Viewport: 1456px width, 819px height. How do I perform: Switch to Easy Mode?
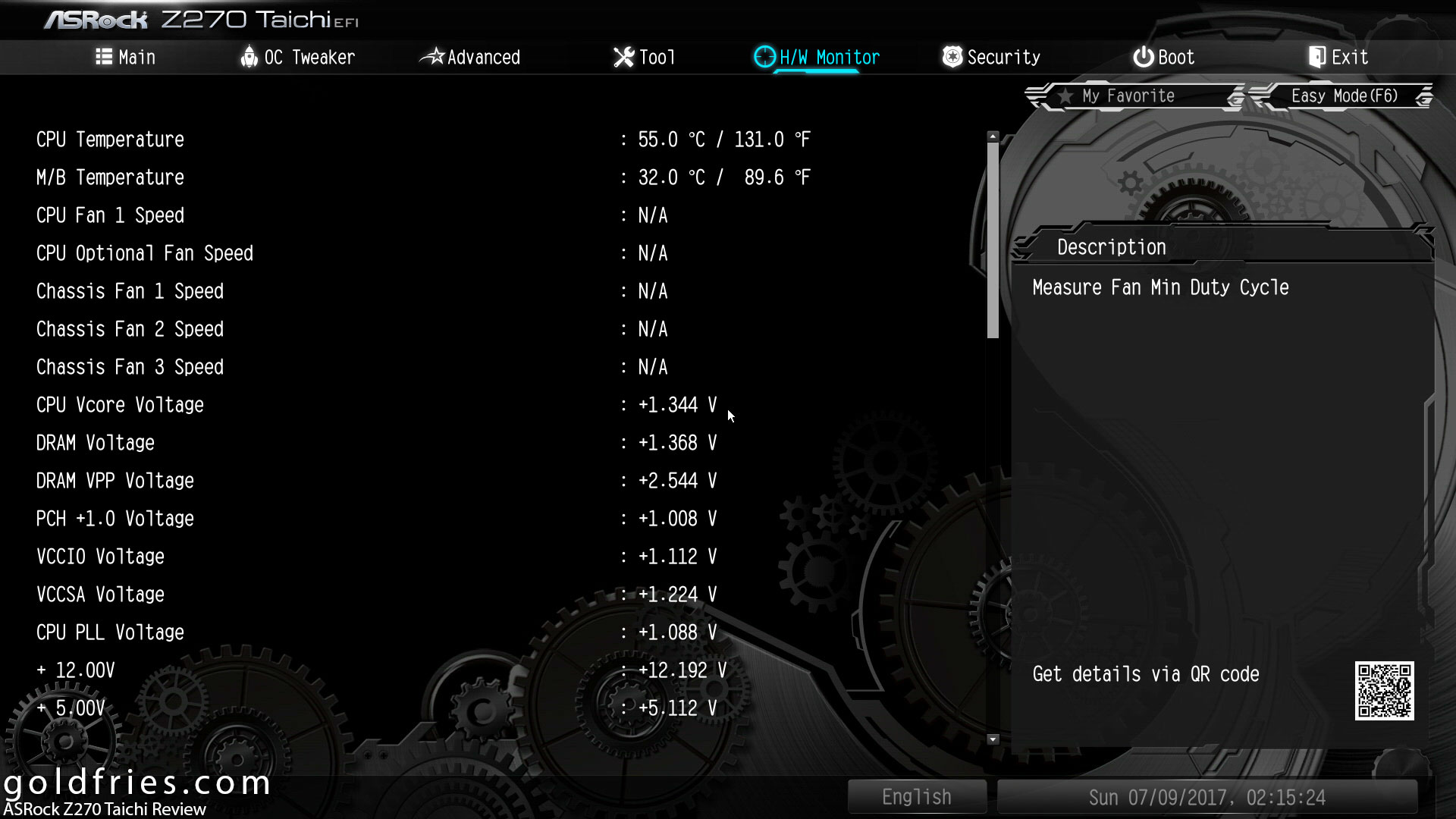[1344, 96]
